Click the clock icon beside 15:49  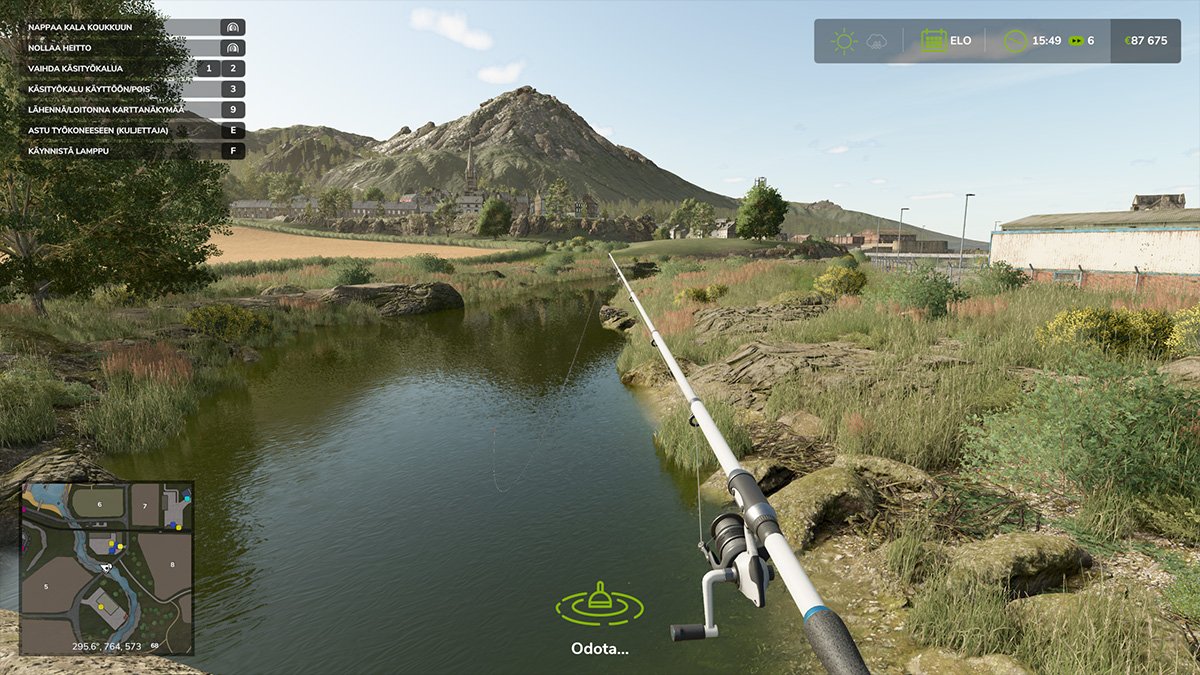click(x=1016, y=41)
